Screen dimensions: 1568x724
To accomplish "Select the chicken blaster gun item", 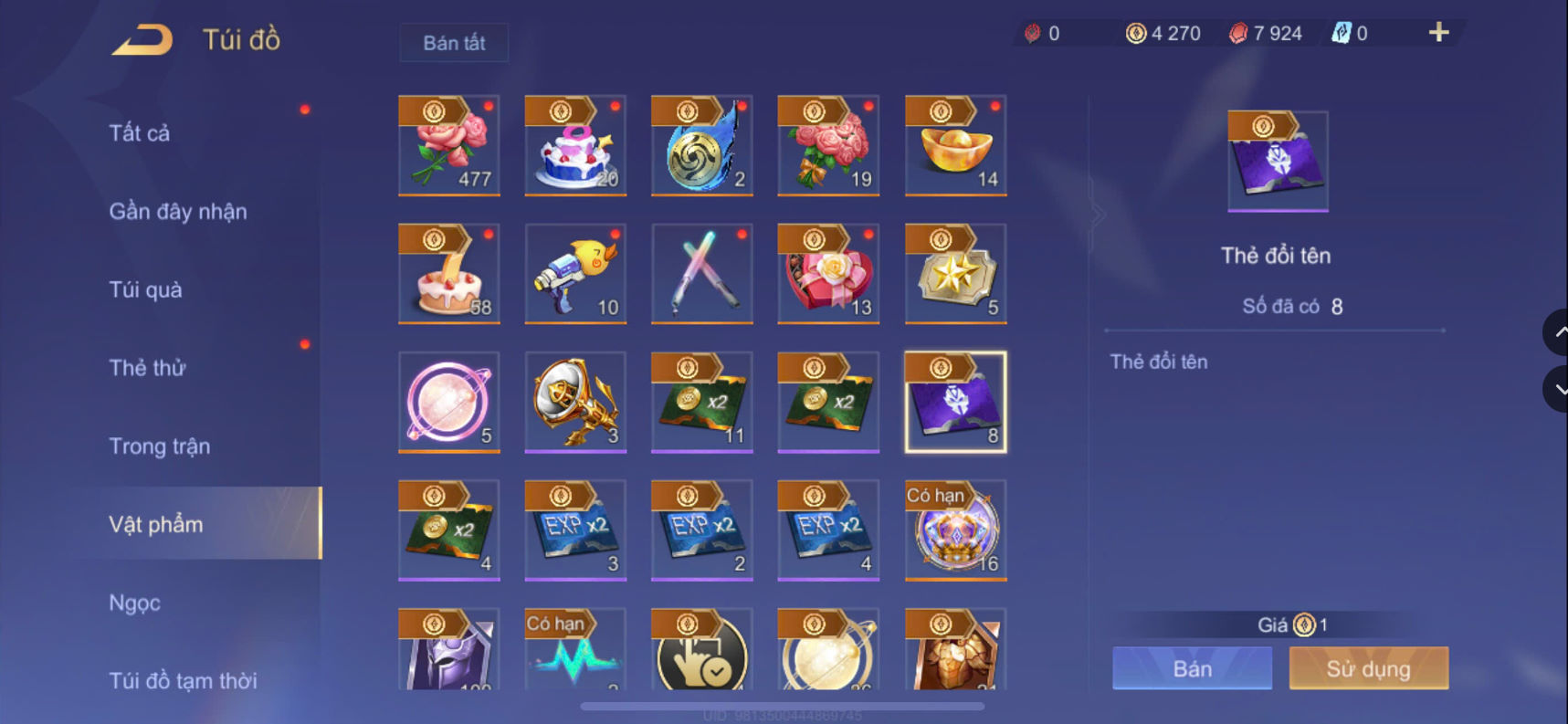I will pos(575,274).
